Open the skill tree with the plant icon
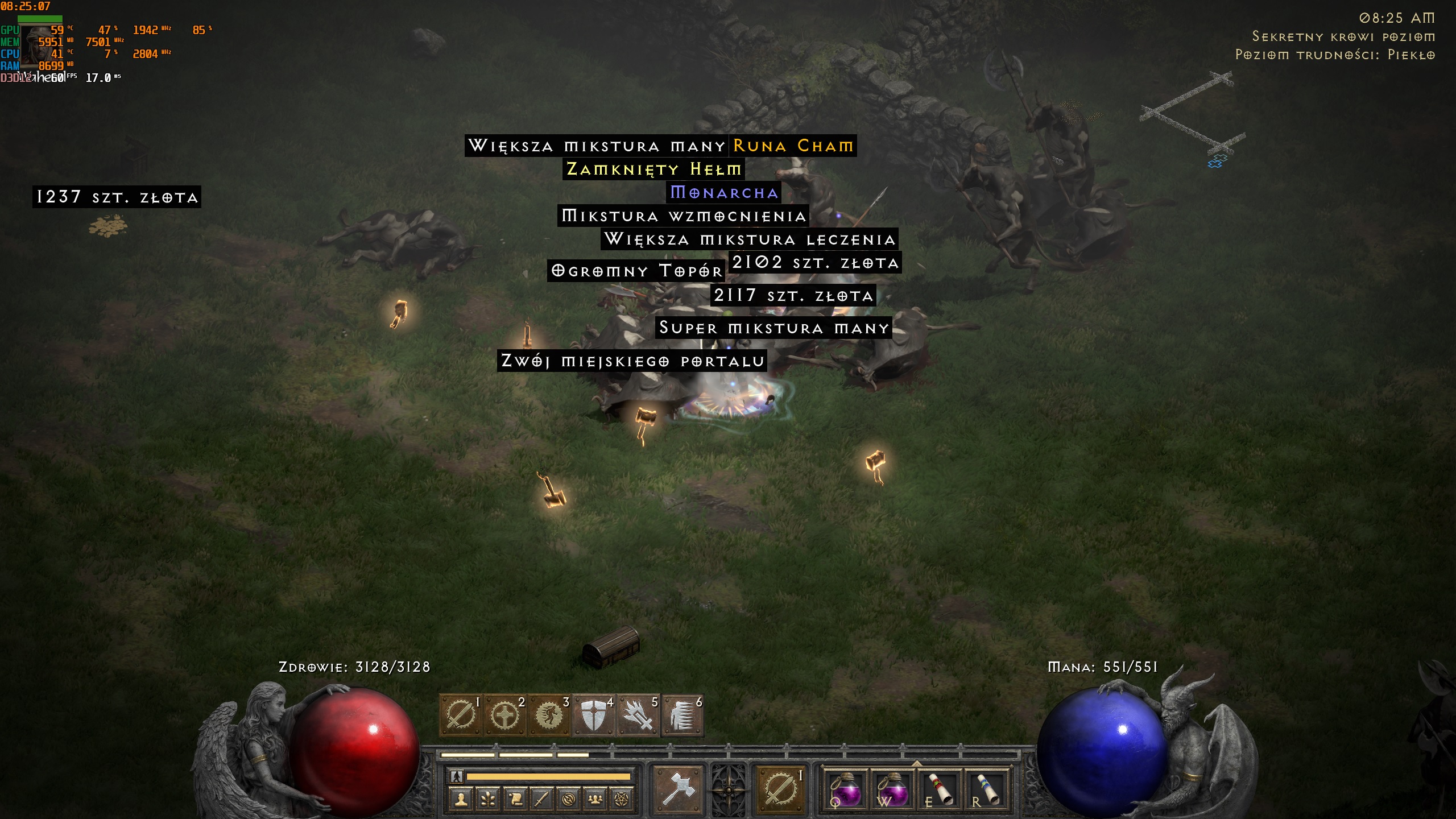1456x819 pixels. (x=487, y=799)
